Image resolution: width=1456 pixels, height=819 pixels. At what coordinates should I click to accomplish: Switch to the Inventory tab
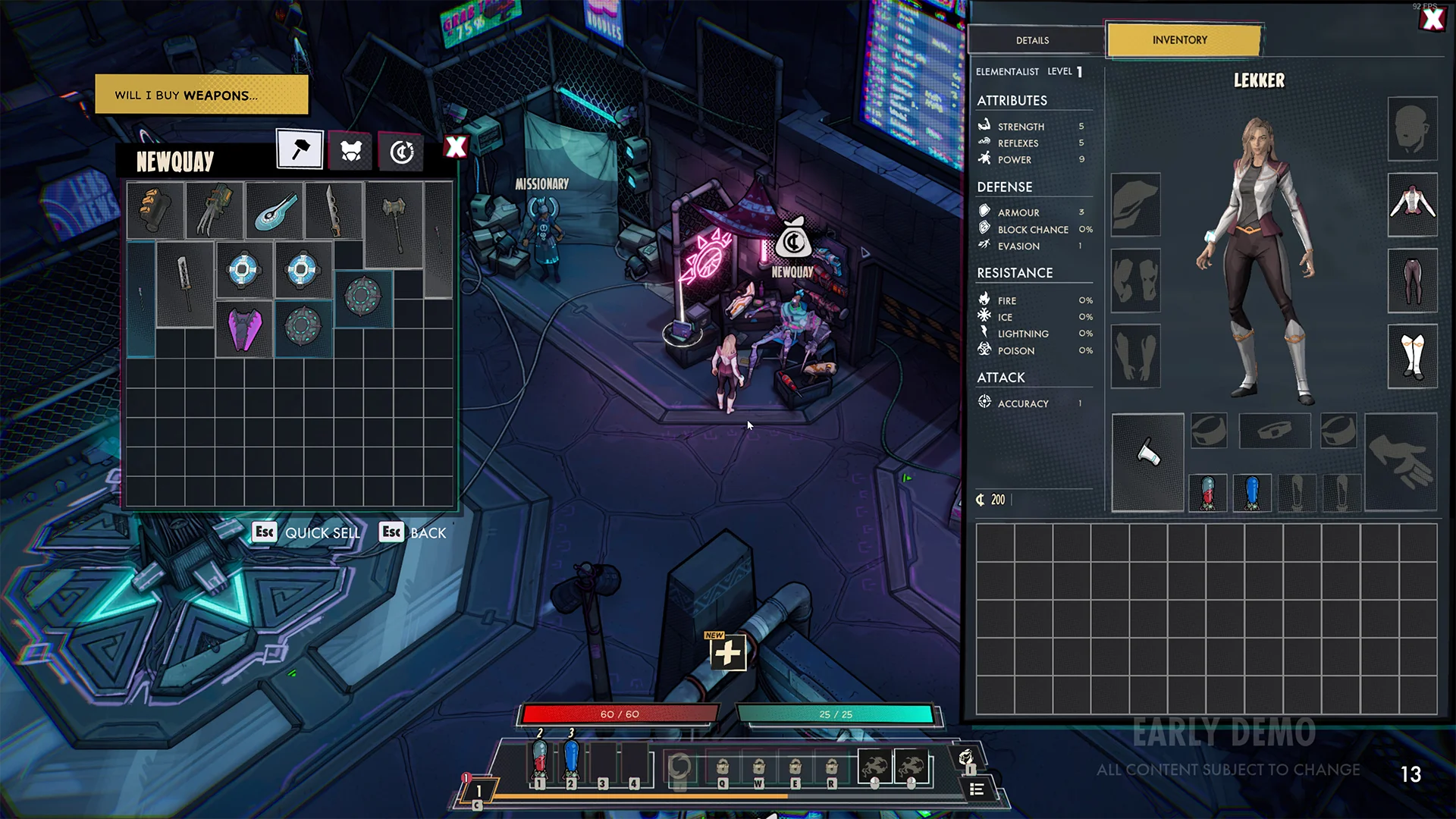click(x=1180, y=39)
